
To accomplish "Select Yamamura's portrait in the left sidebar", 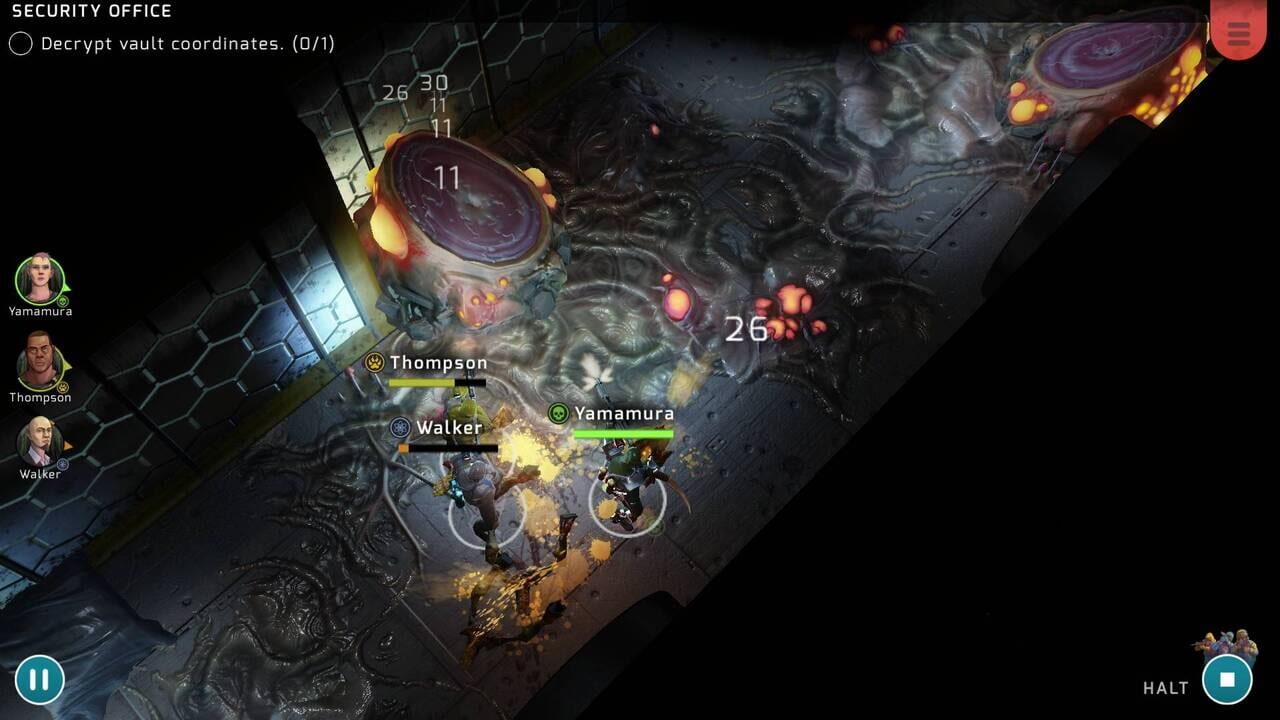I will (37, 276).
